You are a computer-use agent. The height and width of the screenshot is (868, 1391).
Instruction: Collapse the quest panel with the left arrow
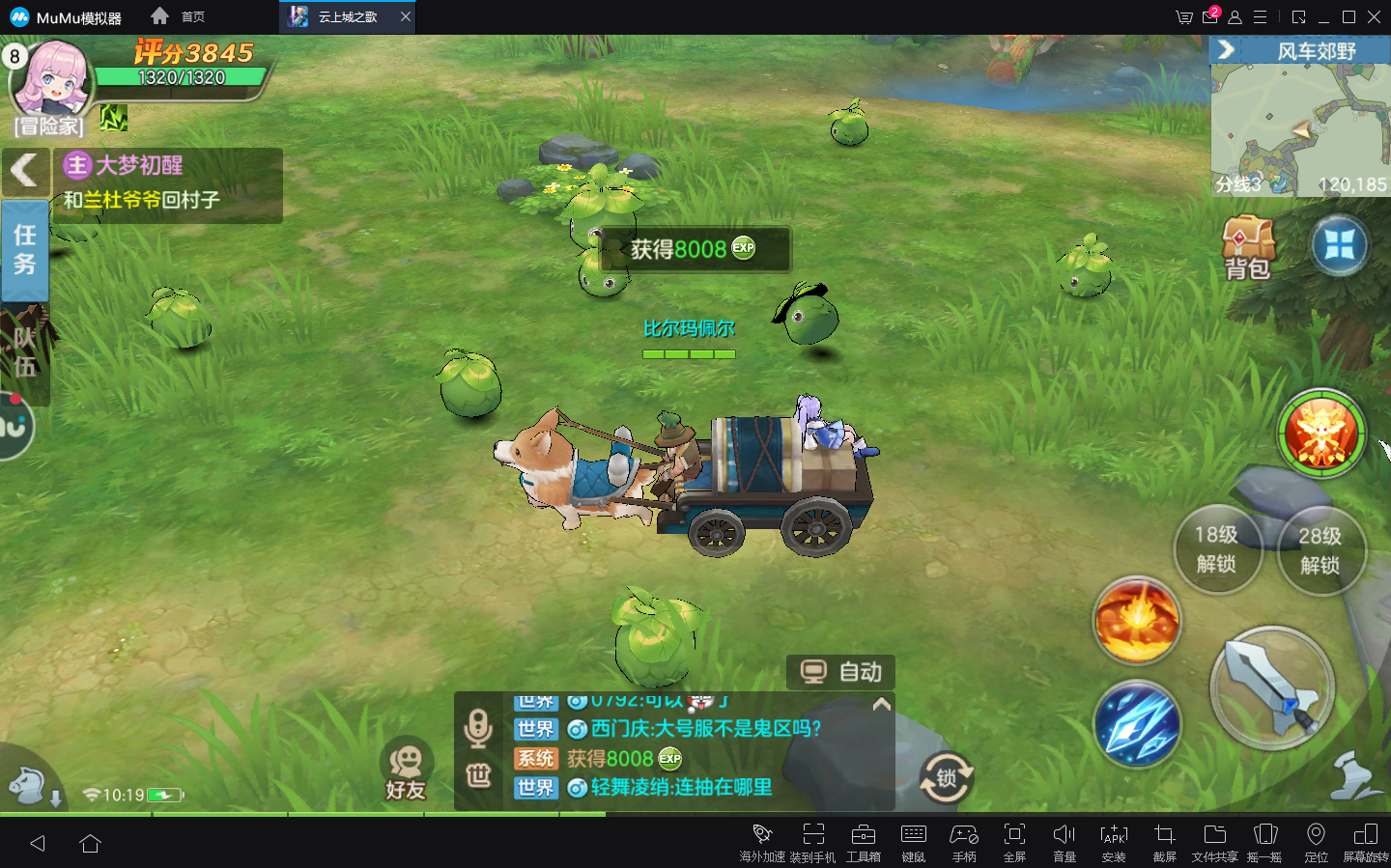(x=25, y=172)
